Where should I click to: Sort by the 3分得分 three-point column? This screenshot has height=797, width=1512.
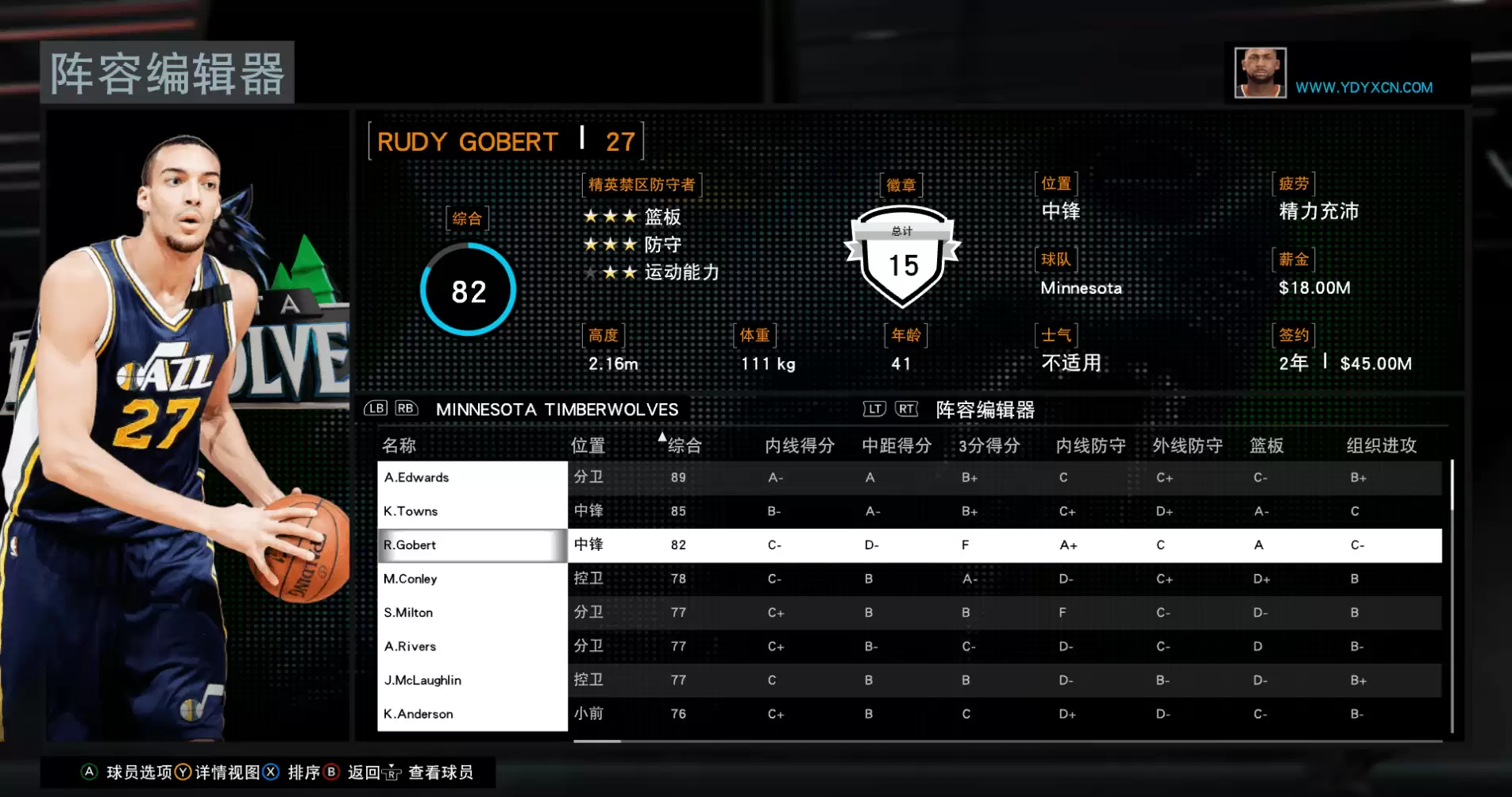[x=989, y=445]
